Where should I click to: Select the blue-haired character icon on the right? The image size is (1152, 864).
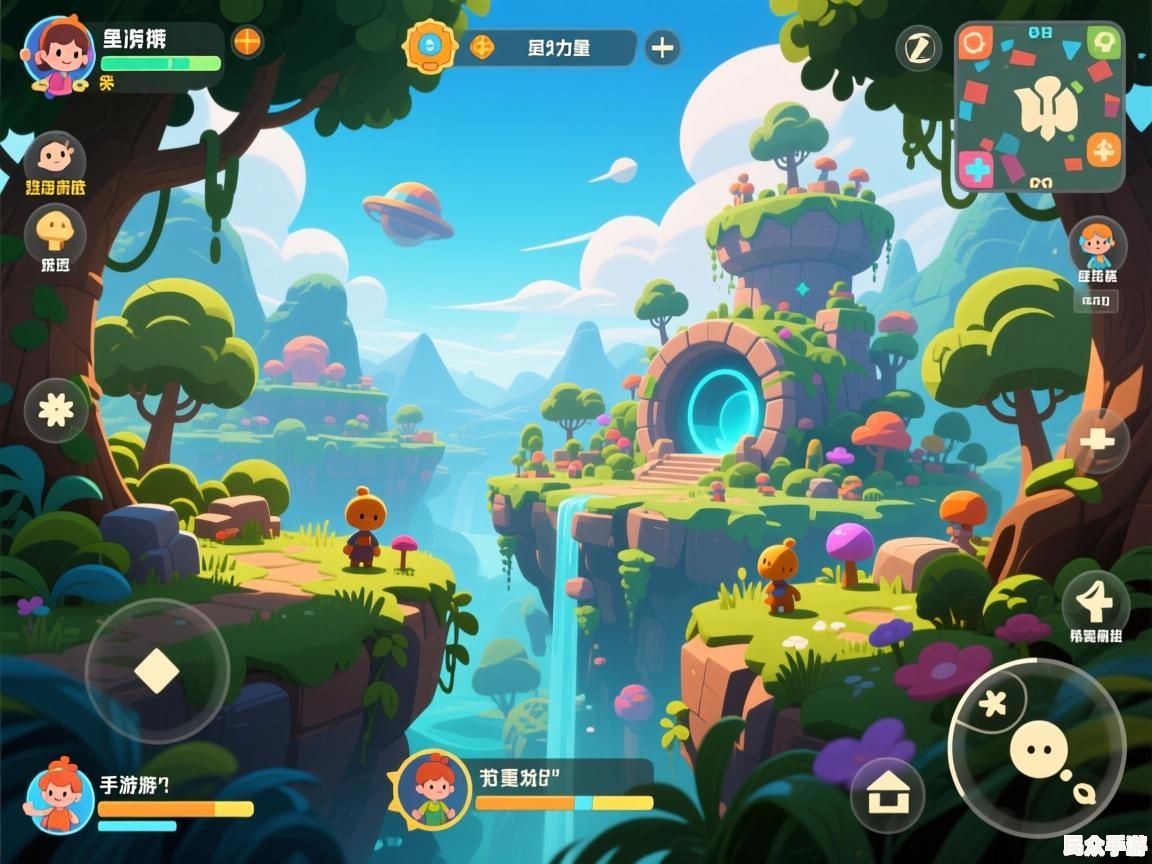click(1097, 244)
